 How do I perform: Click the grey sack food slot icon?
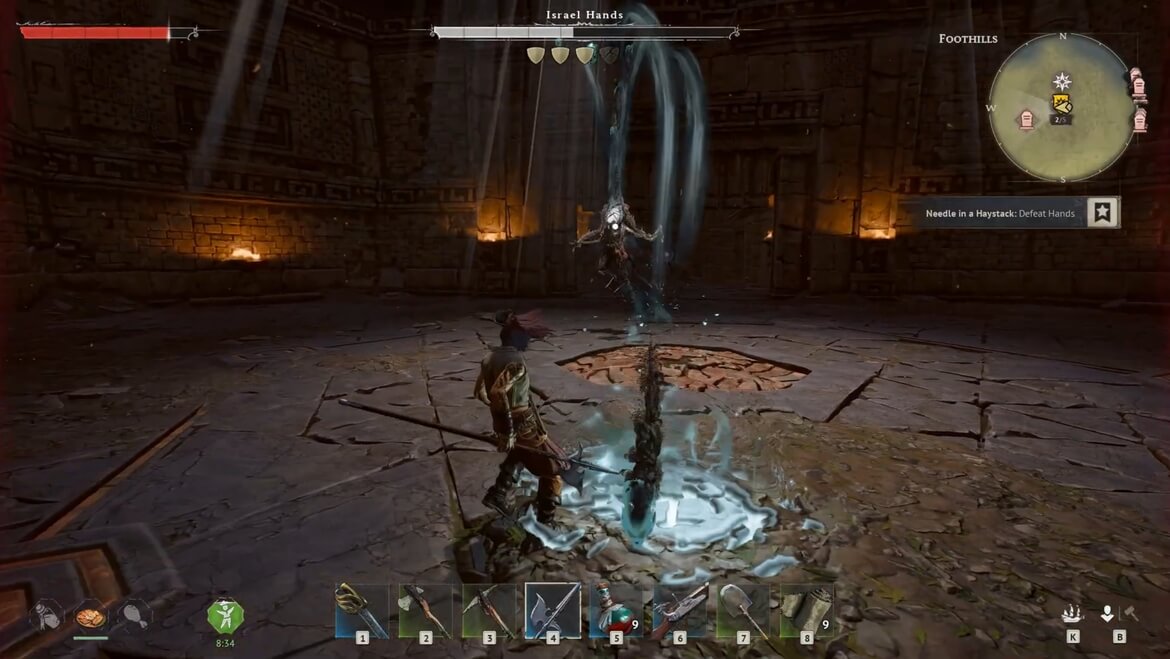pyautogui.click(x=47, y=615)
